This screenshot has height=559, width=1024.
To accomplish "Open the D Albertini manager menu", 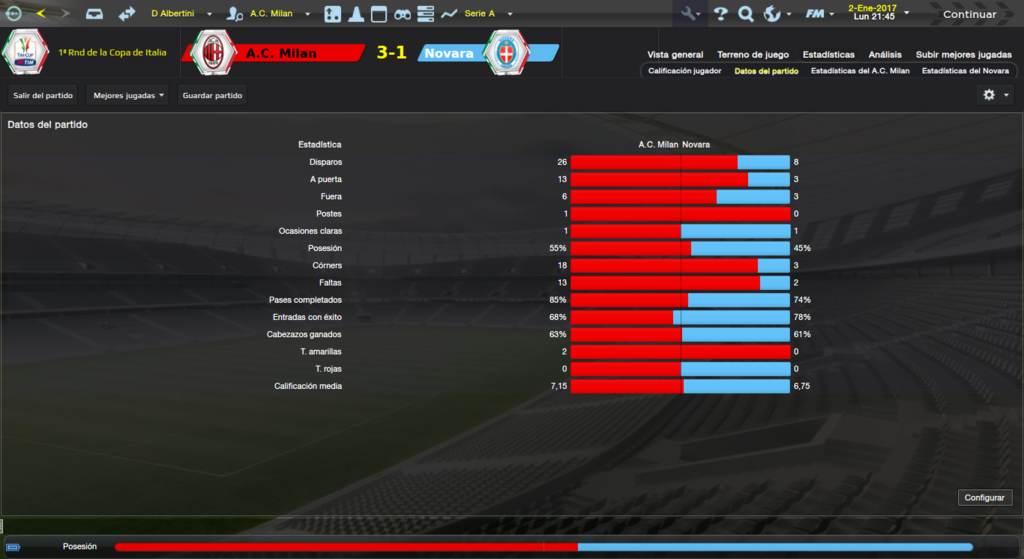I will coord(181,14).
